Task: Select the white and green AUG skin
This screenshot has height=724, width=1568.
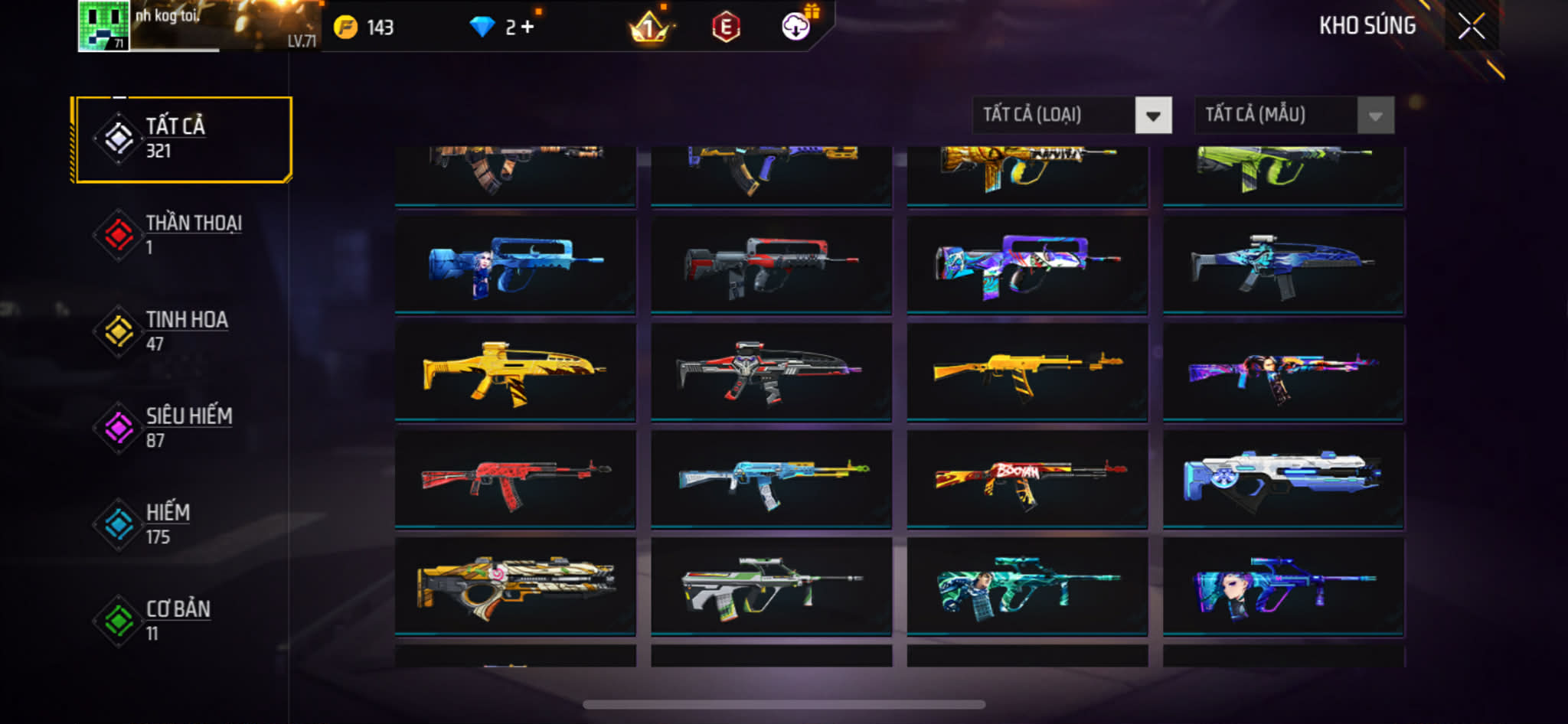Action: click(x=771, y=586)
